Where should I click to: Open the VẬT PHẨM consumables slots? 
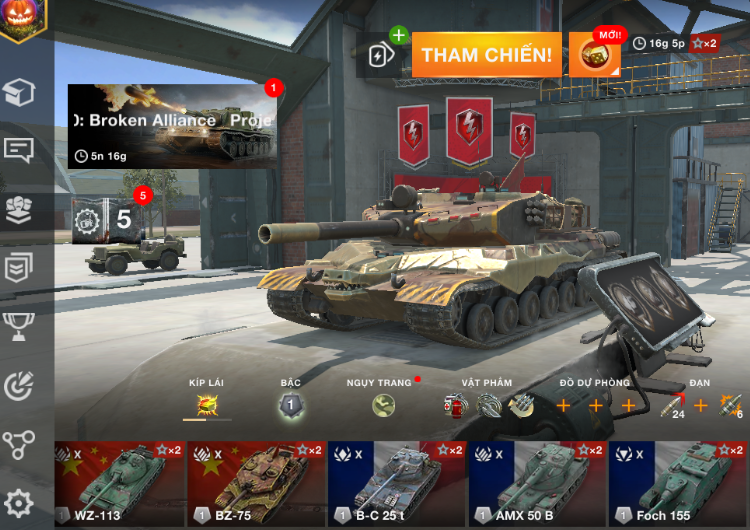click(x=487, y=405)
